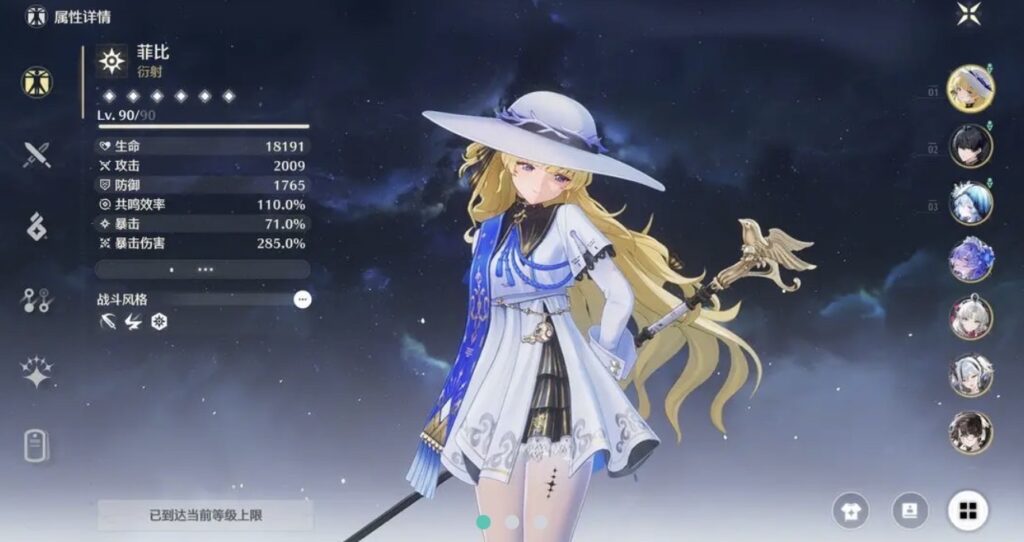Open the sparkle star skills tab
The image size is (1024, 542).
tap(37, 371)
